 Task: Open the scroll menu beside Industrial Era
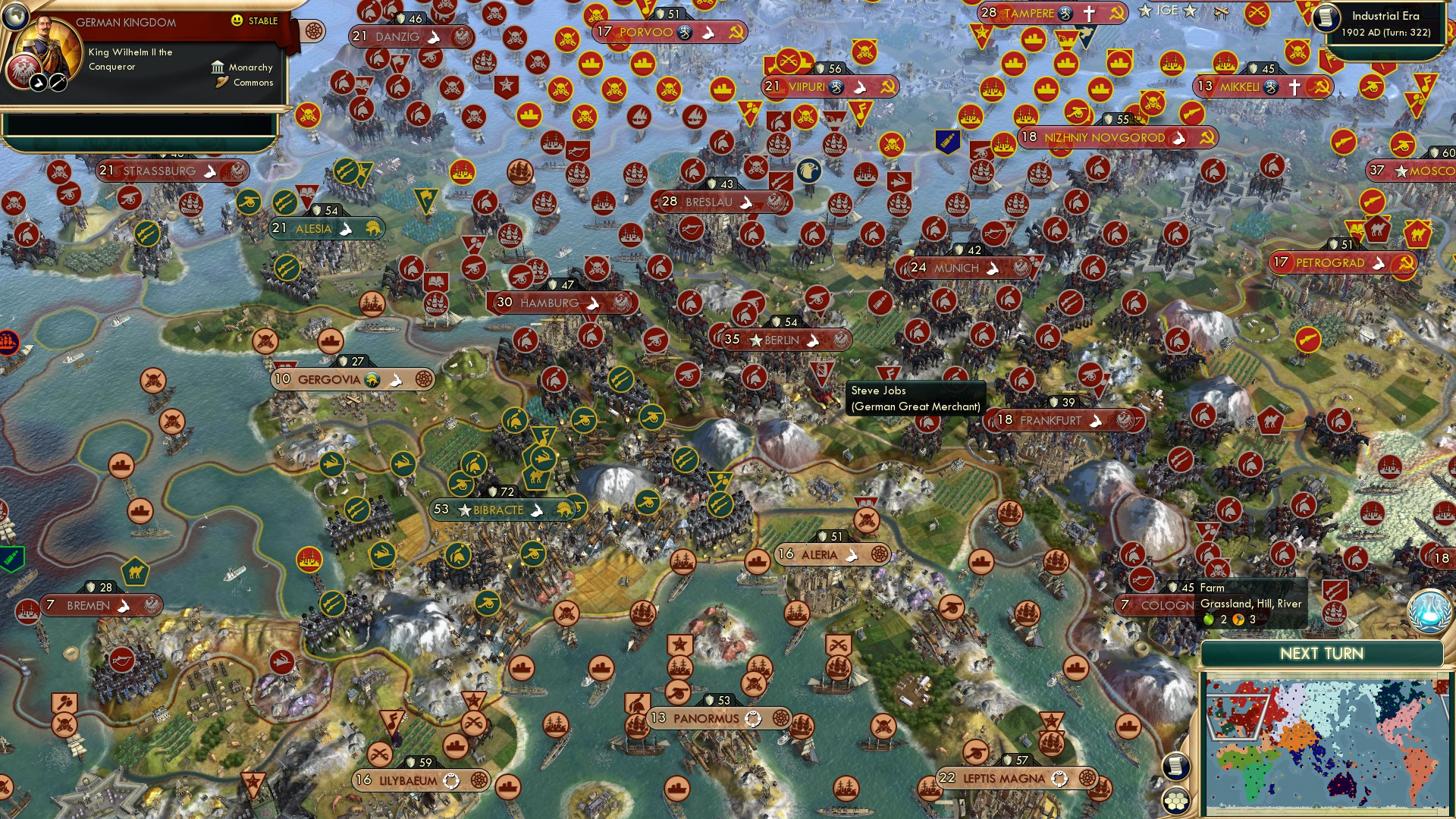coord(1326,17)
